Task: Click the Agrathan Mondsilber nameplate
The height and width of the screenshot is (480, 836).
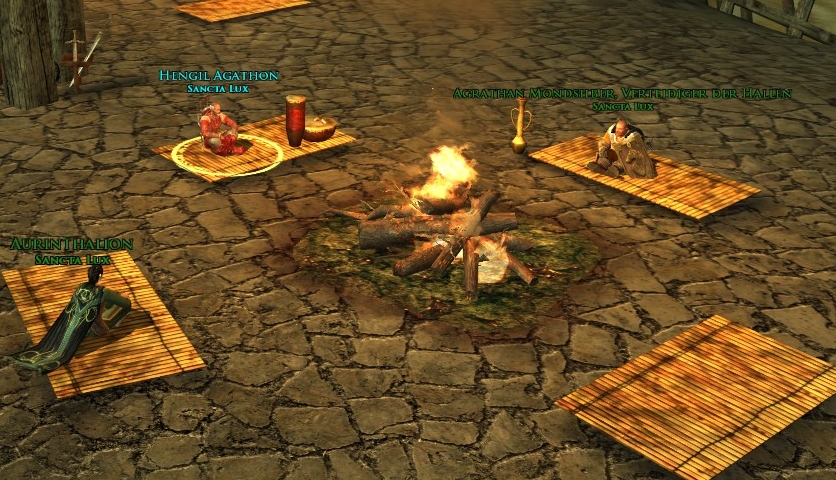Action: pos(621,94)
